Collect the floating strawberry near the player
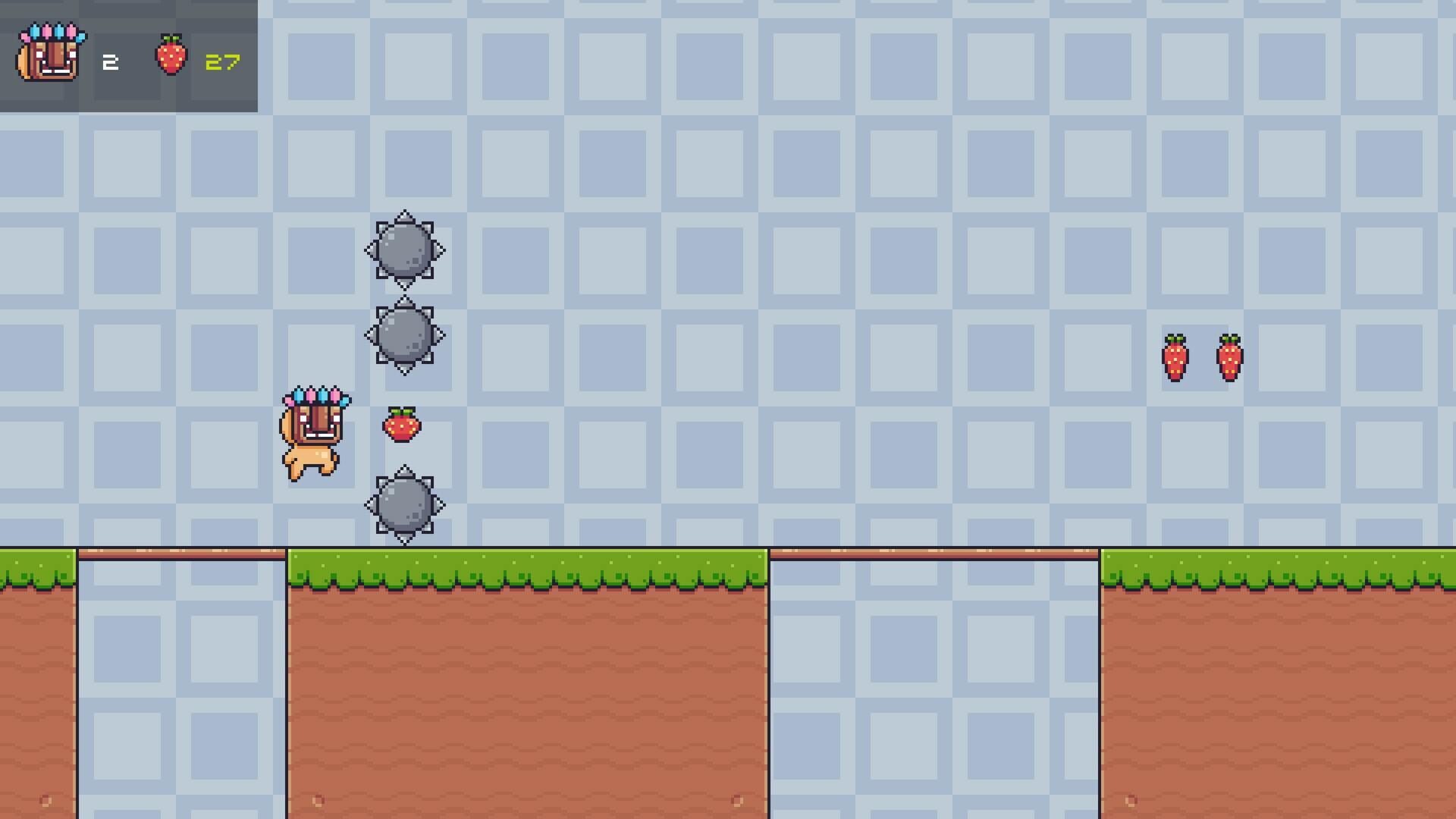This screenshot has width=1456, height=819. 403,425
